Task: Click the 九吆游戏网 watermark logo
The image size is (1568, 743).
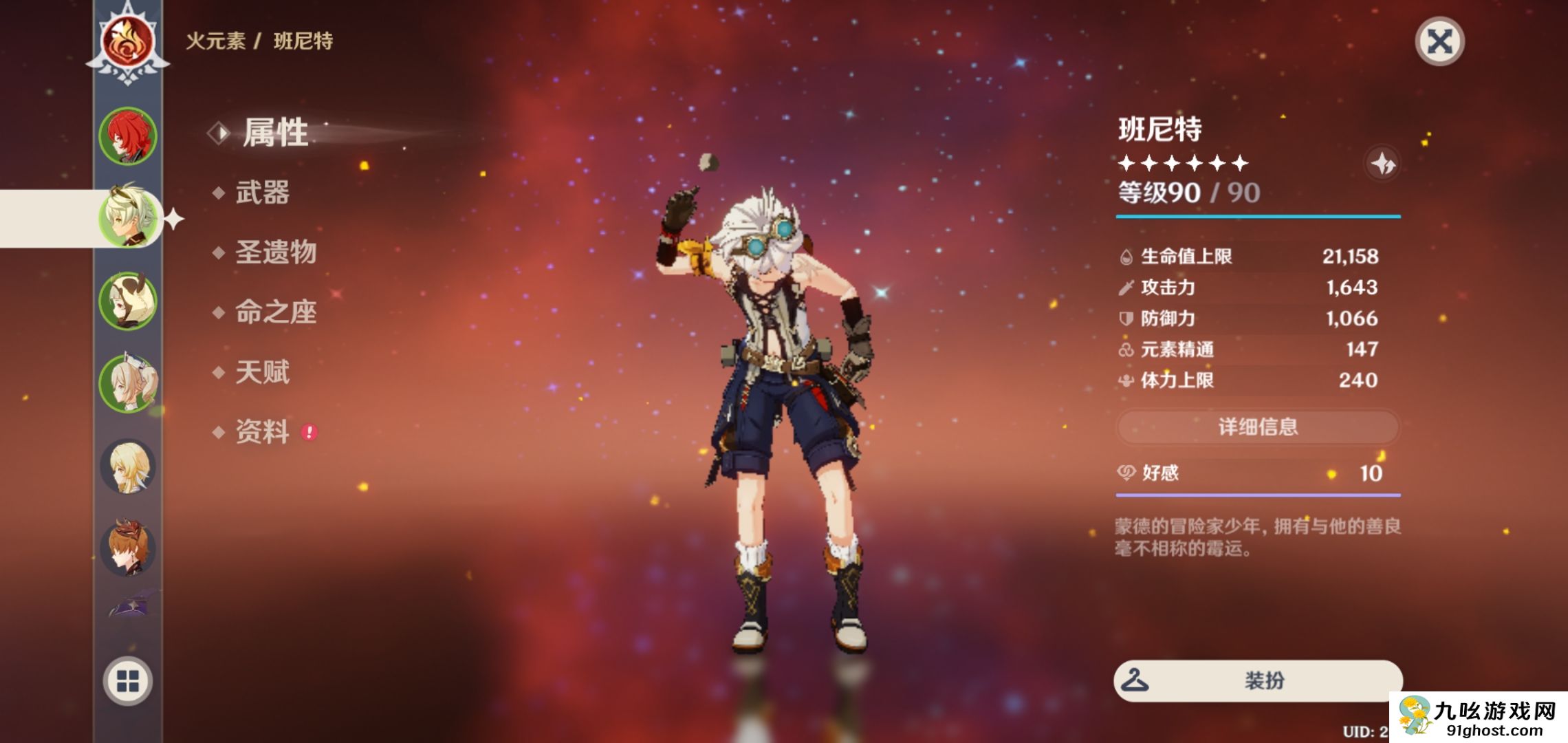Action: (1479, 718)
